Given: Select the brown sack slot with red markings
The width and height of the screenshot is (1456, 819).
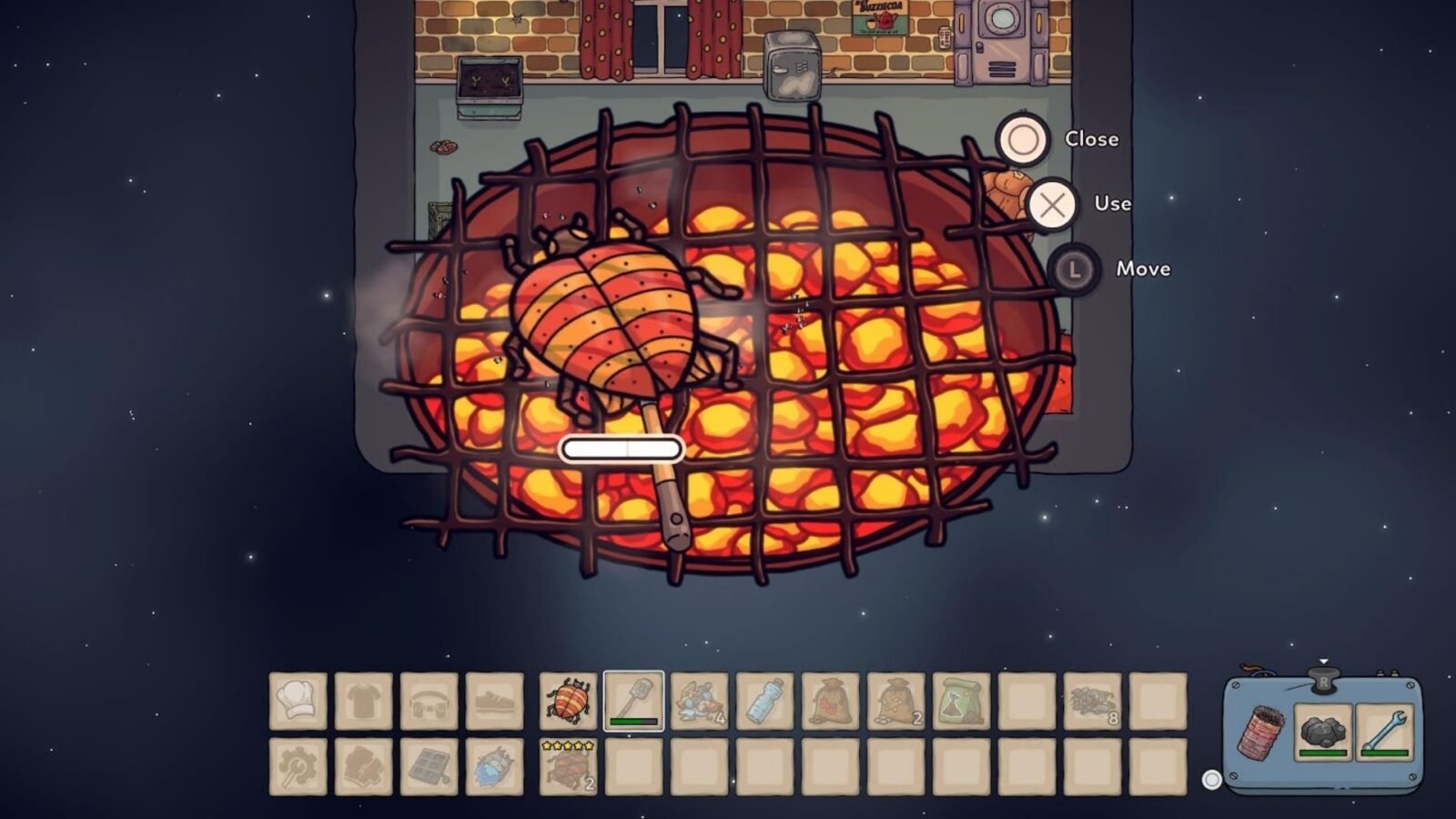Looking at the screenshot, I should pyautogui.click(x=831, y=702).
